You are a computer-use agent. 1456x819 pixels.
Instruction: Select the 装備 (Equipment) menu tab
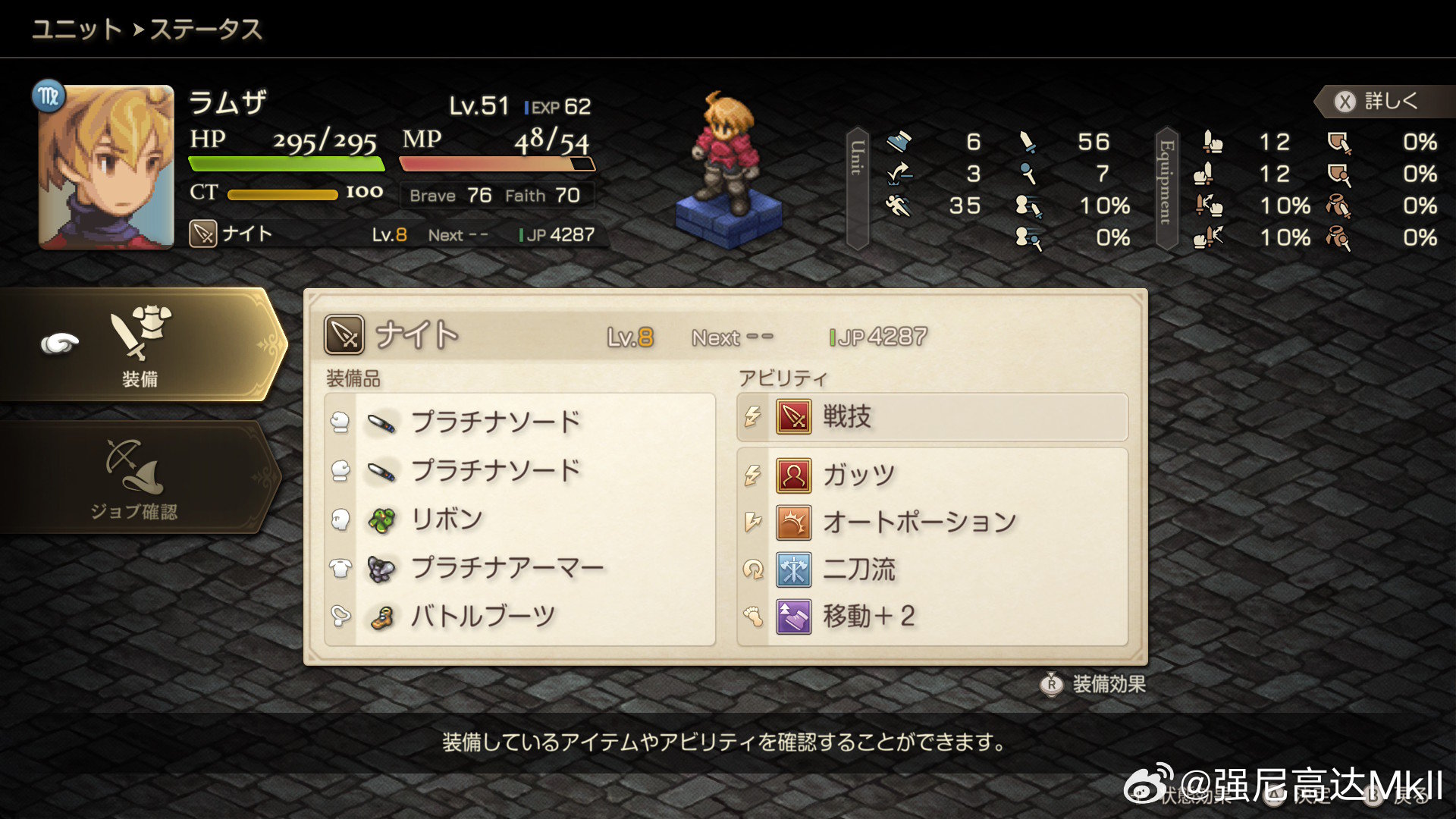140,345
